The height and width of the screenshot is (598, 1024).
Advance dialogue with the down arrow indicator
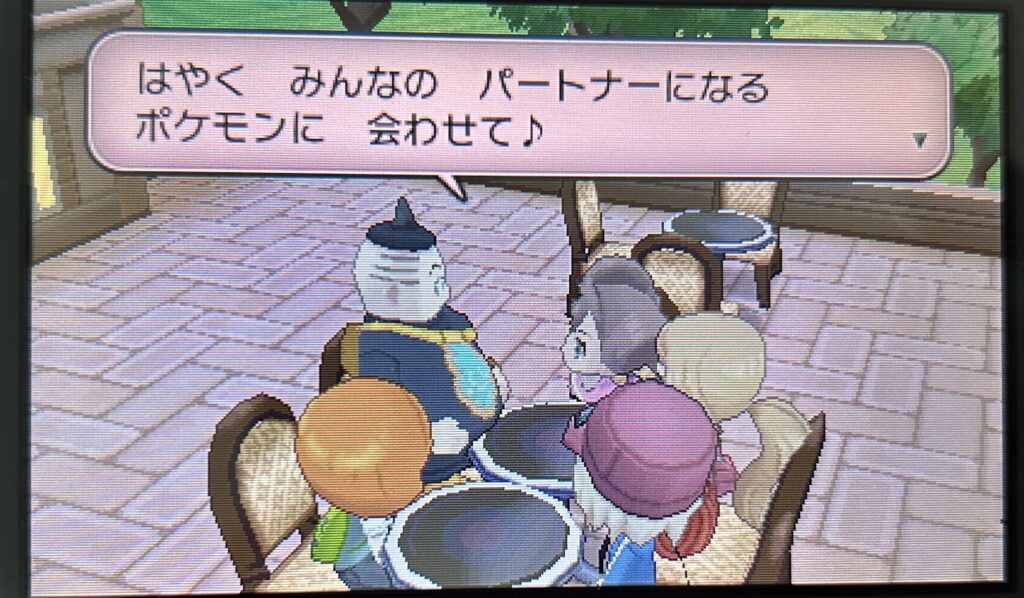point(920,142)
